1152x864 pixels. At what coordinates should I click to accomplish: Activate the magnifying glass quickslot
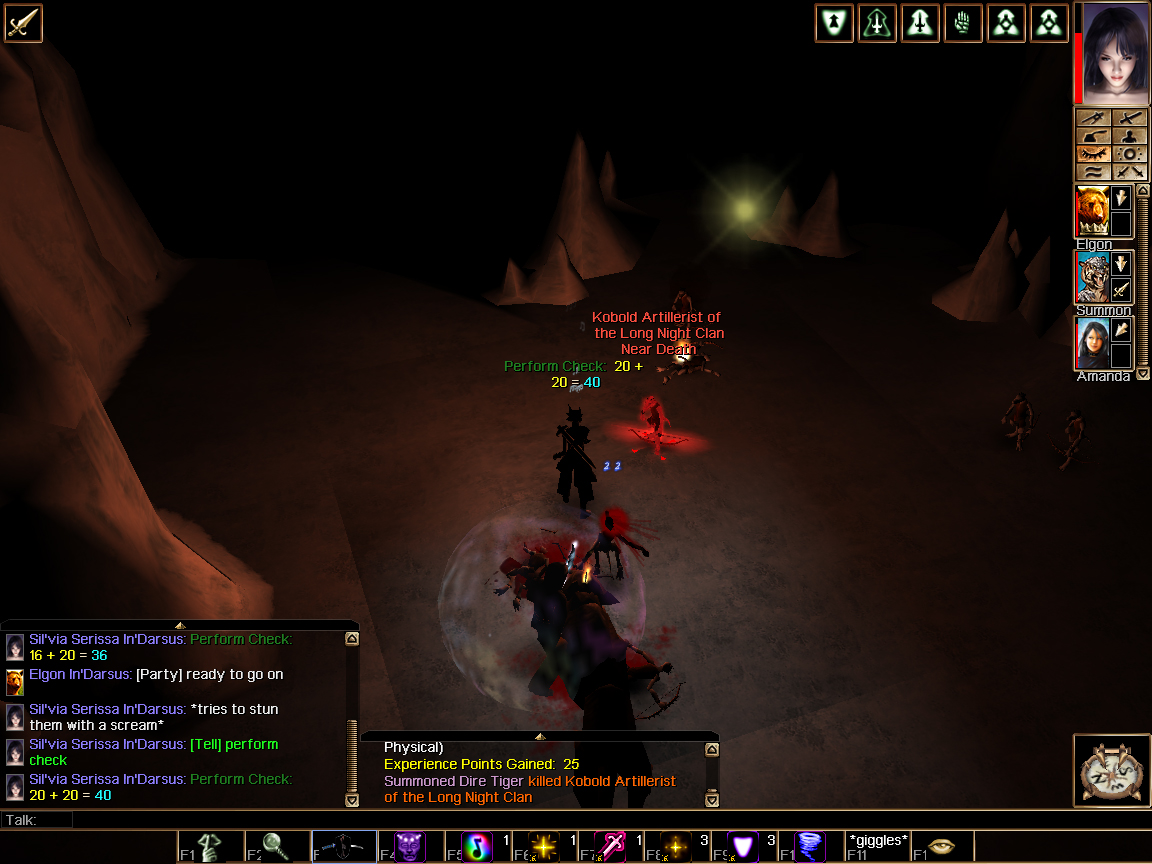[x=276, y=847]
